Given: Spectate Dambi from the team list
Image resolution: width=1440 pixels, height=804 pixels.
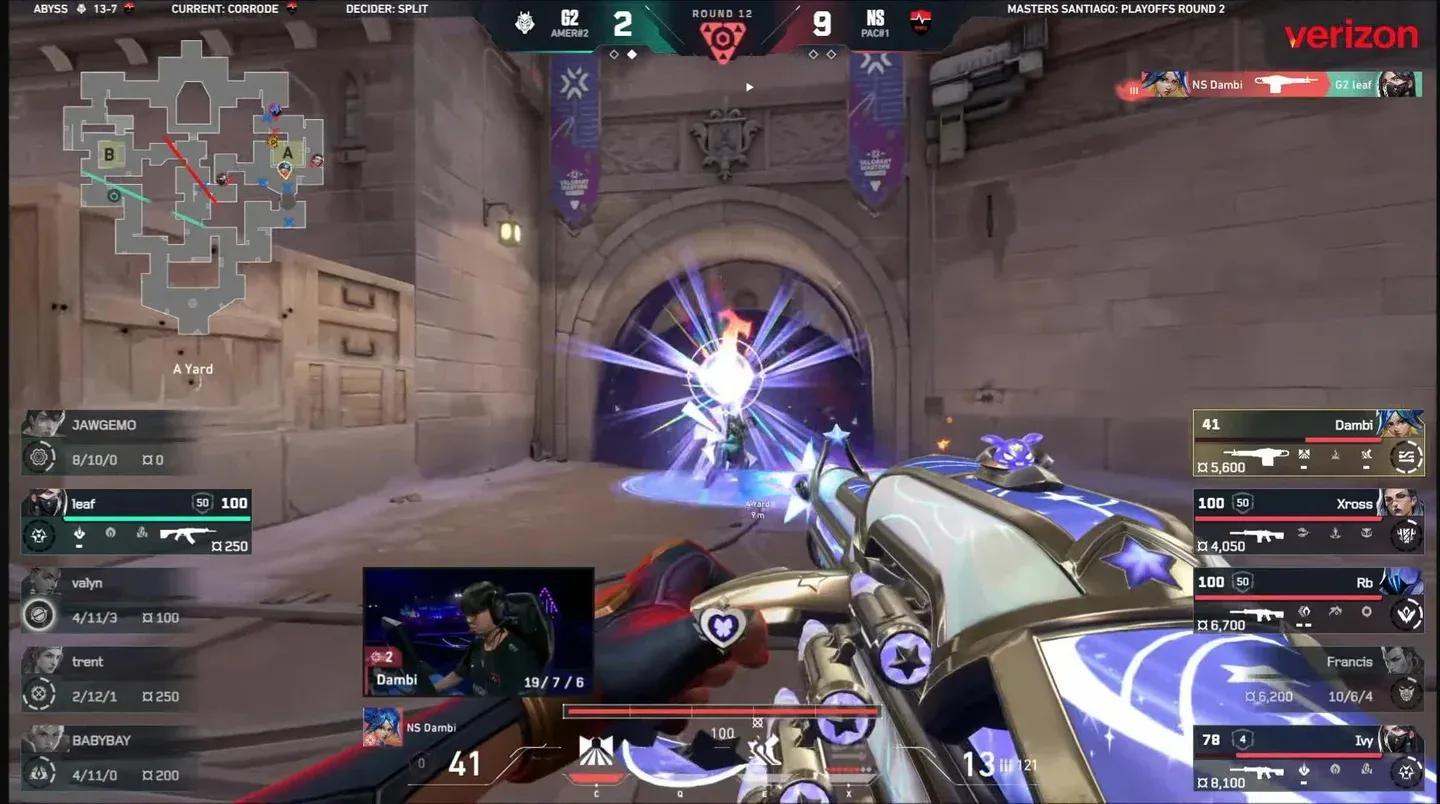Looking at the screenshot, I should pyautogui.click(x=1308, y=442).
